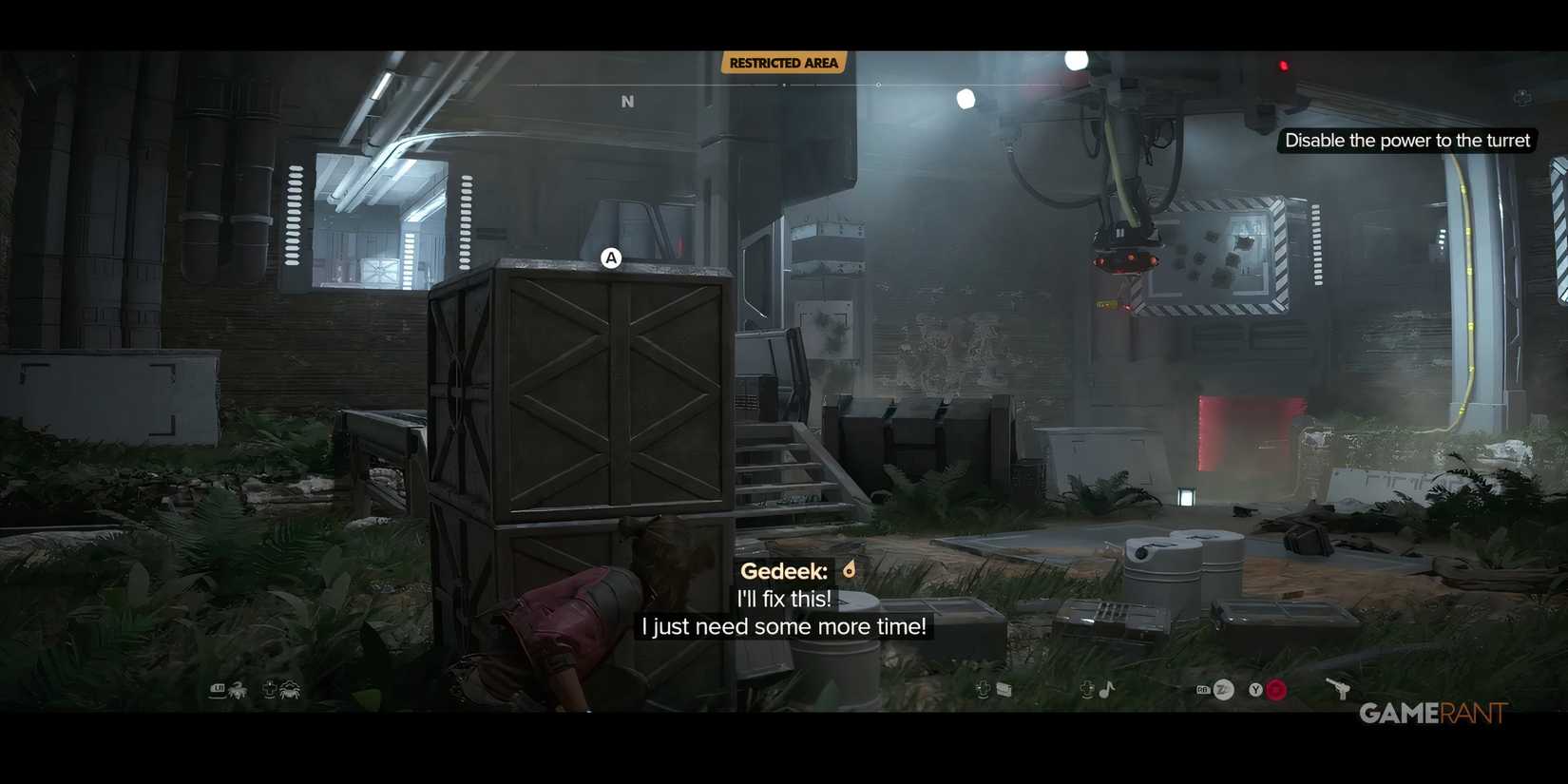Click the RESTRICTED AREA banner

784,62
